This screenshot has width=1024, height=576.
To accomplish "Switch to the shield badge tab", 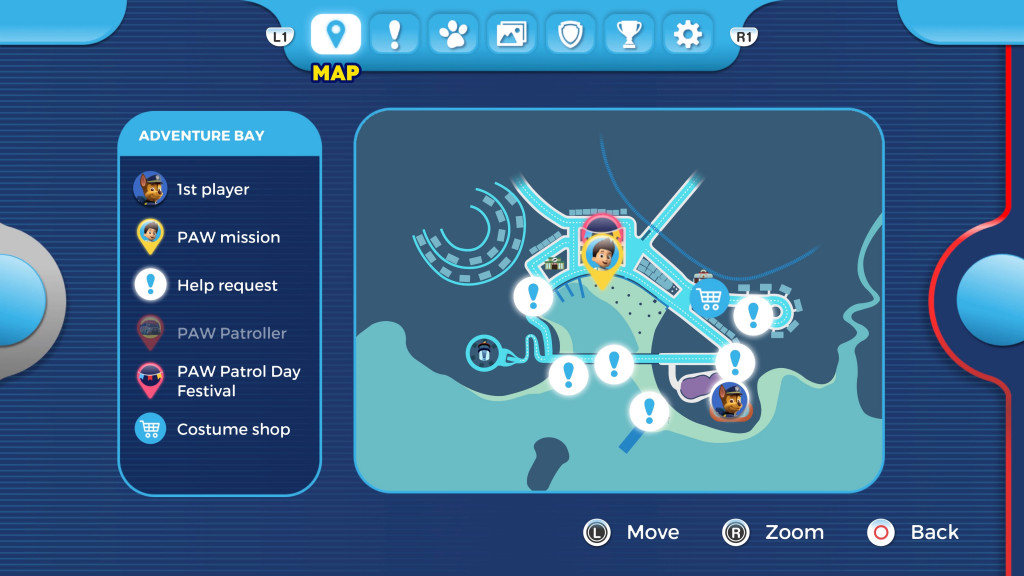I will pos(570,35).
